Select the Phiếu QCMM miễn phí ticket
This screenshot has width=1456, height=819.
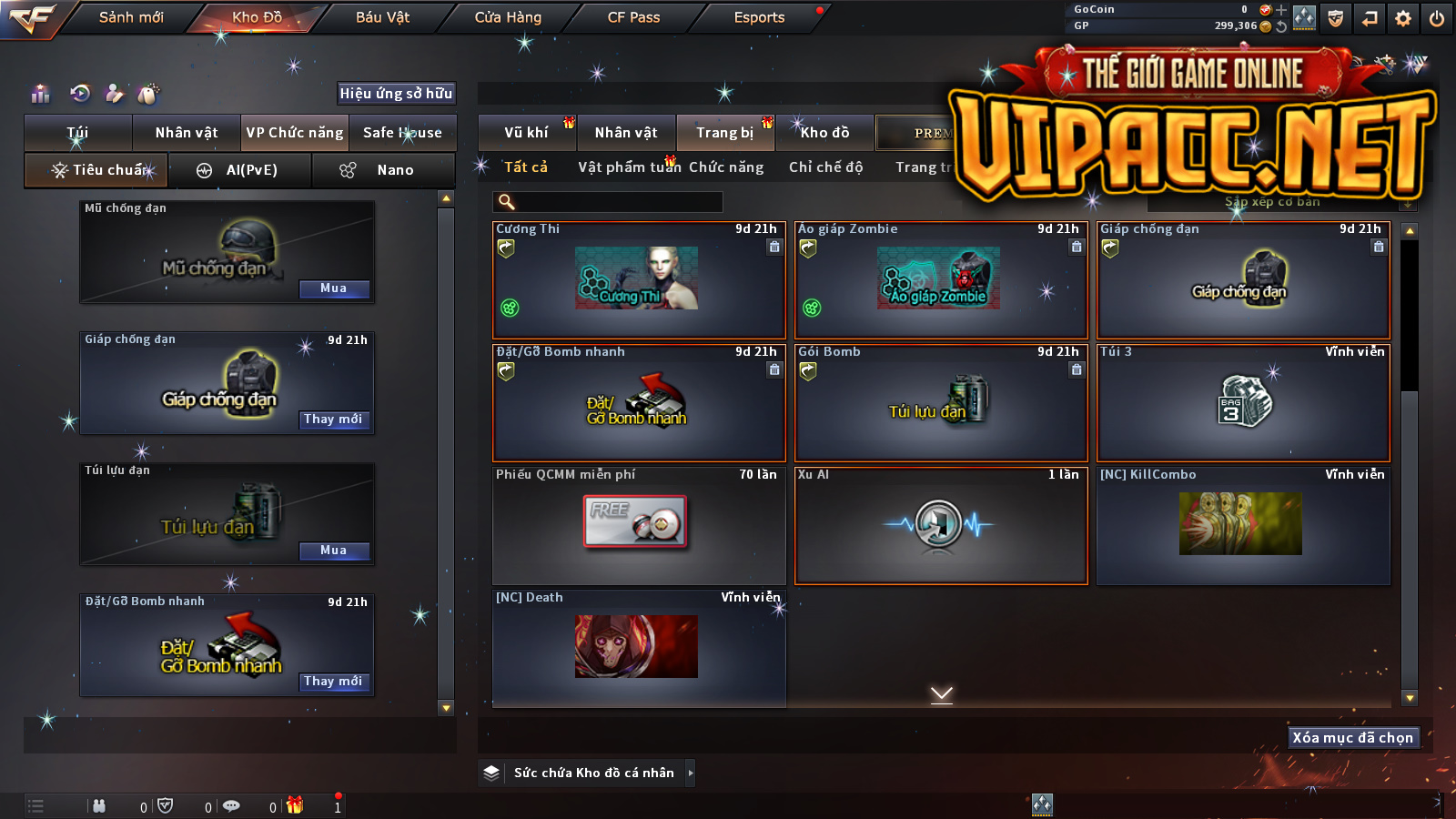[638, 525]
